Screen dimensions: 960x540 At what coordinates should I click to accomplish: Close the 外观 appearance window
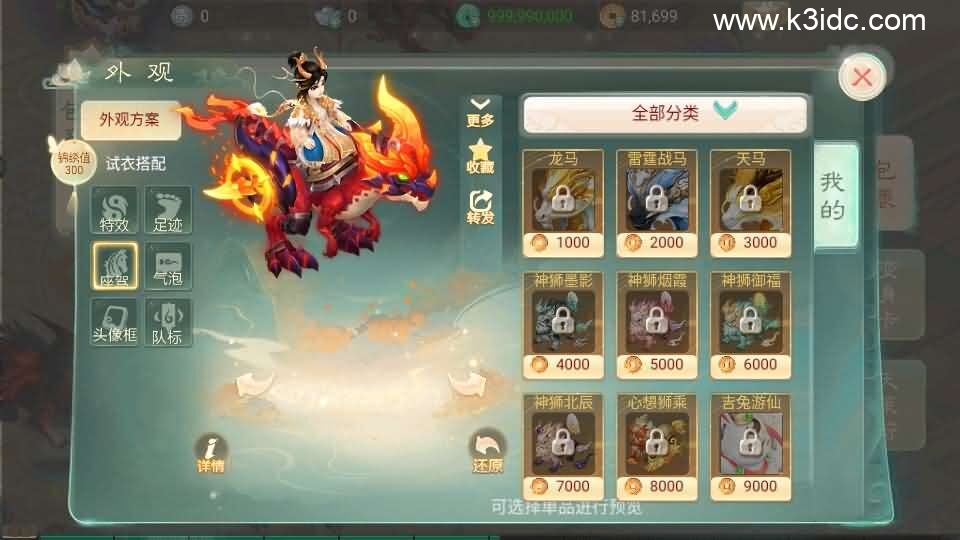coord(861,77)
